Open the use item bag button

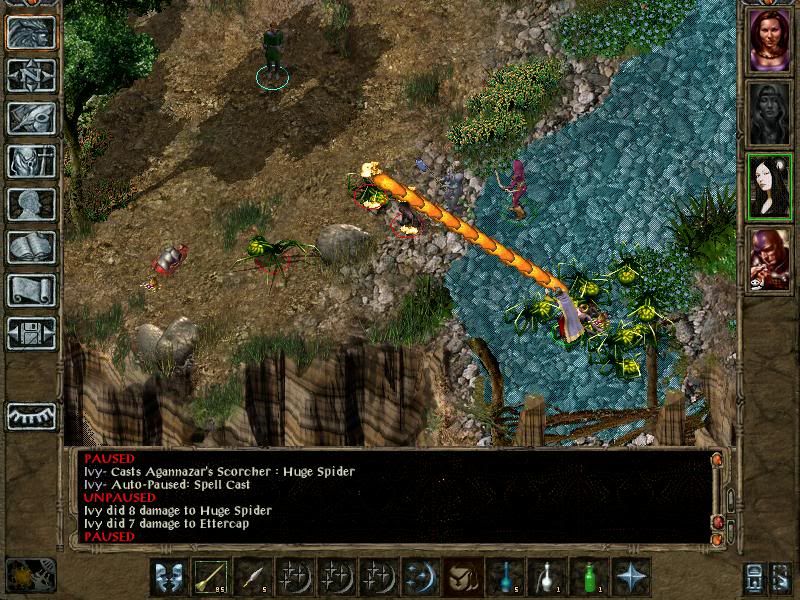click(461, 577)
